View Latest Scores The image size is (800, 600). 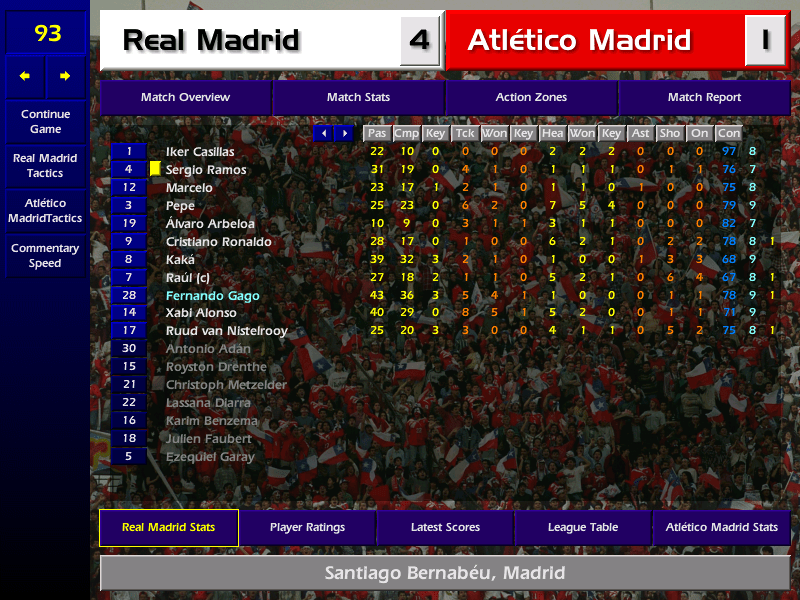coord(445,527)
